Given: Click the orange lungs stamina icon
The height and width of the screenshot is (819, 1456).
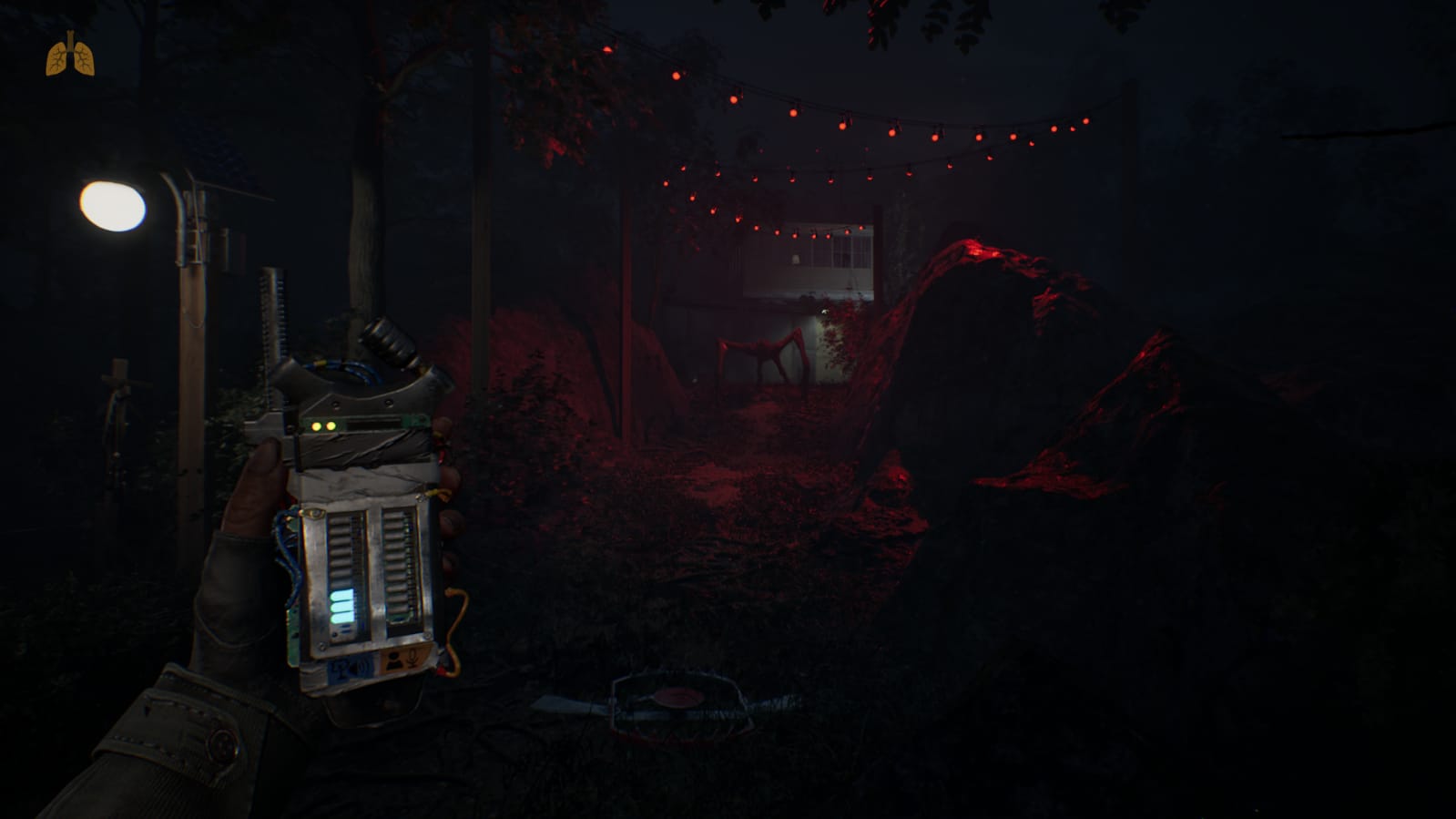Looking at the screenshot, I should pos(70,56).
